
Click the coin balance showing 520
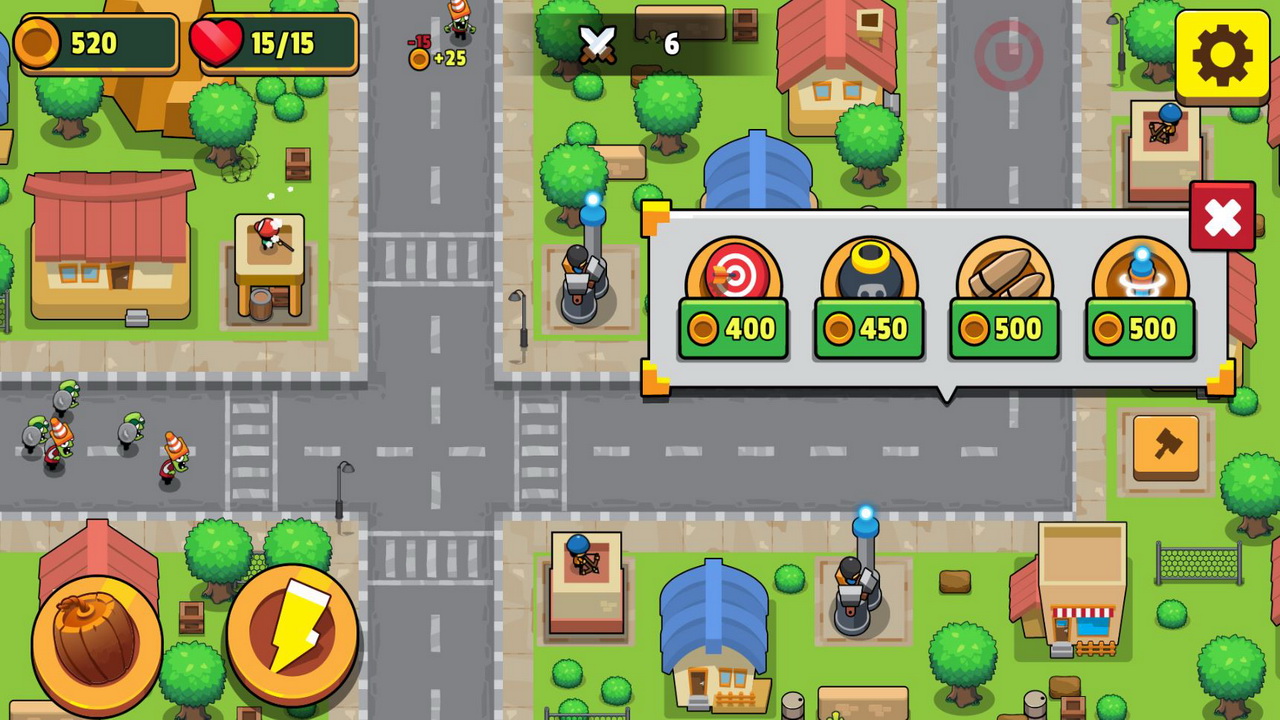pyautogui.click(x=95, y=43)
